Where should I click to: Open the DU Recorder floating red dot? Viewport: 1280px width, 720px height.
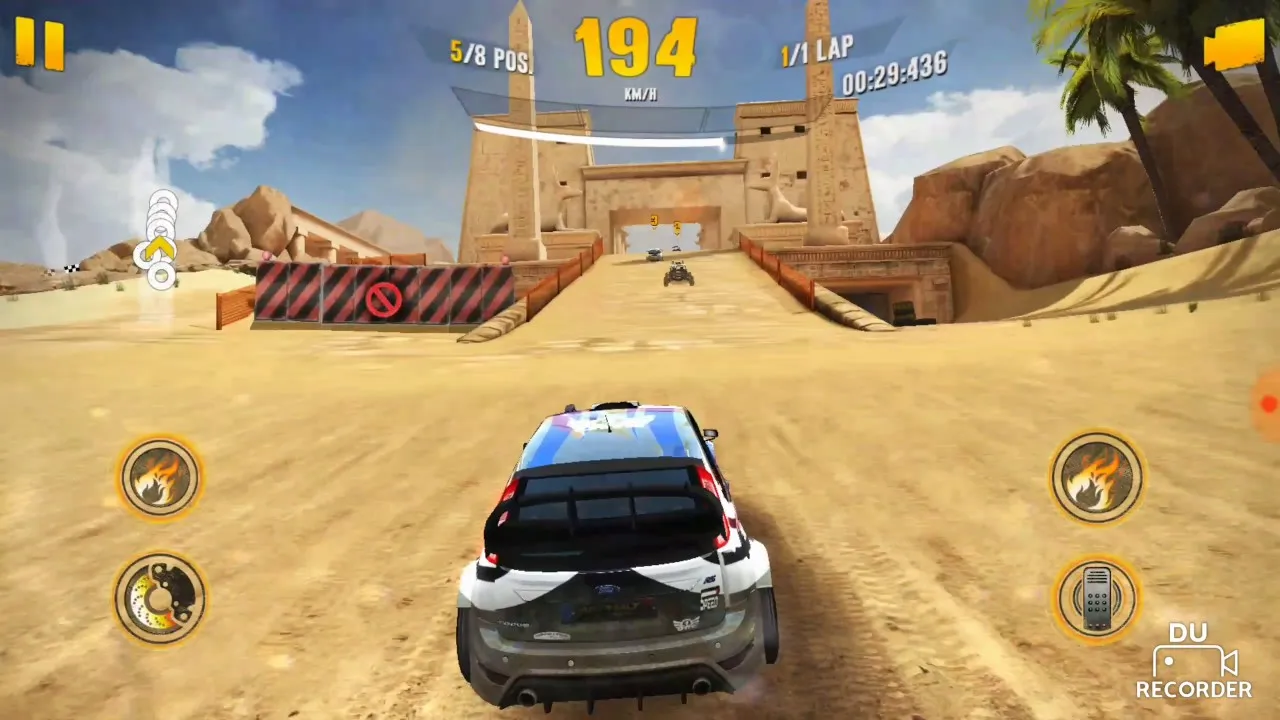(1268, 404)
